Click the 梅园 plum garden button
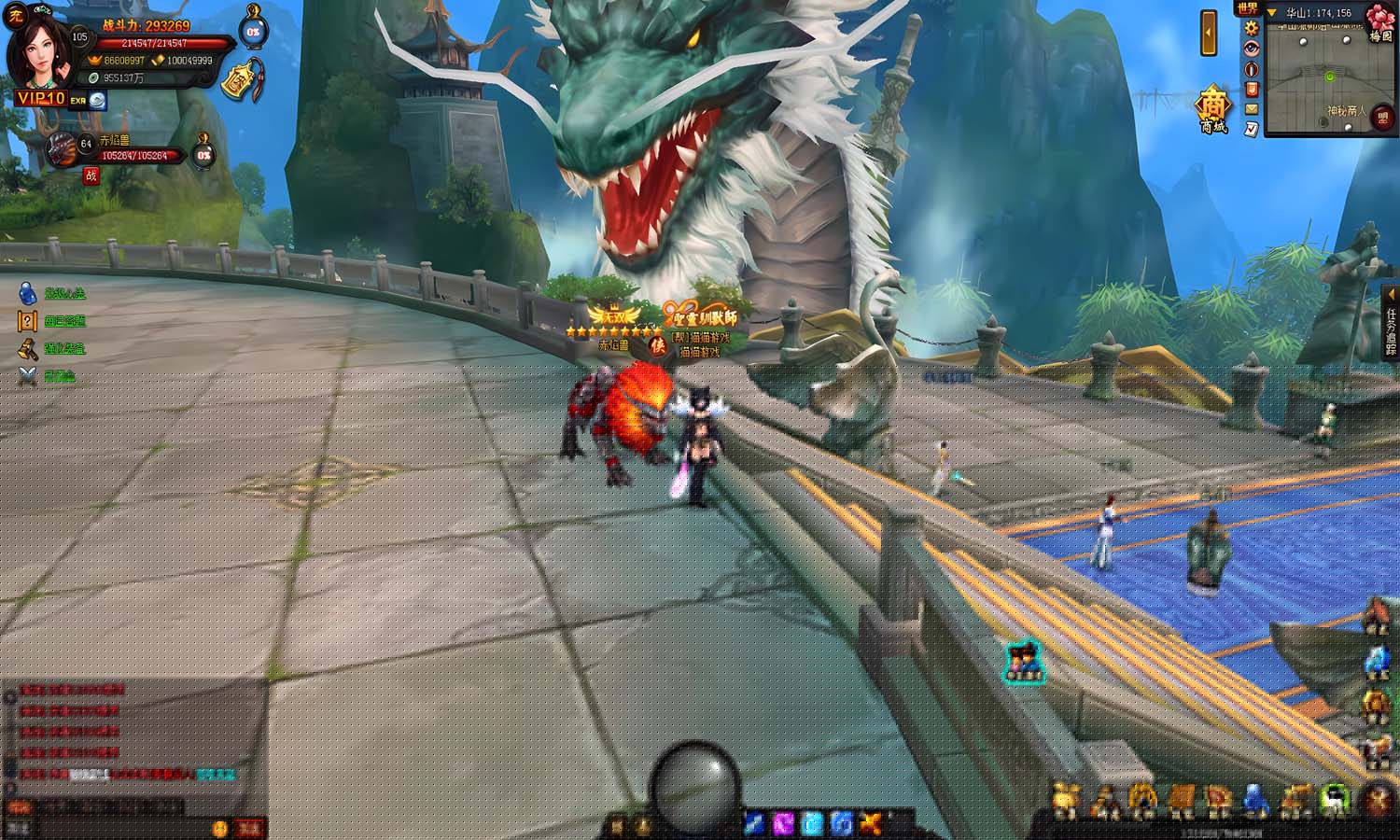 (x=1379, y=23)
